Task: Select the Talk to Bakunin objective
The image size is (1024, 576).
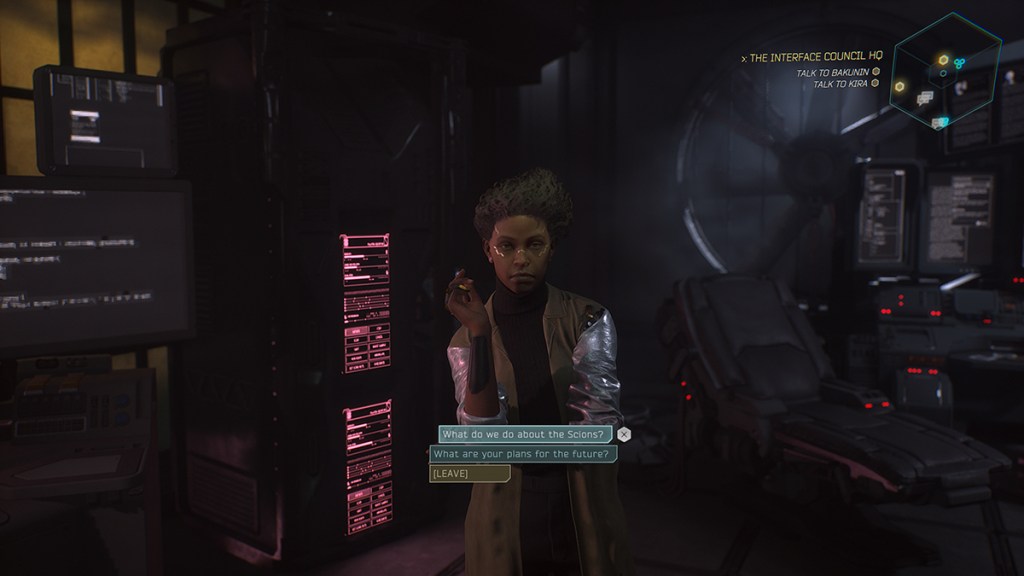Action: [x=833, y=72]
